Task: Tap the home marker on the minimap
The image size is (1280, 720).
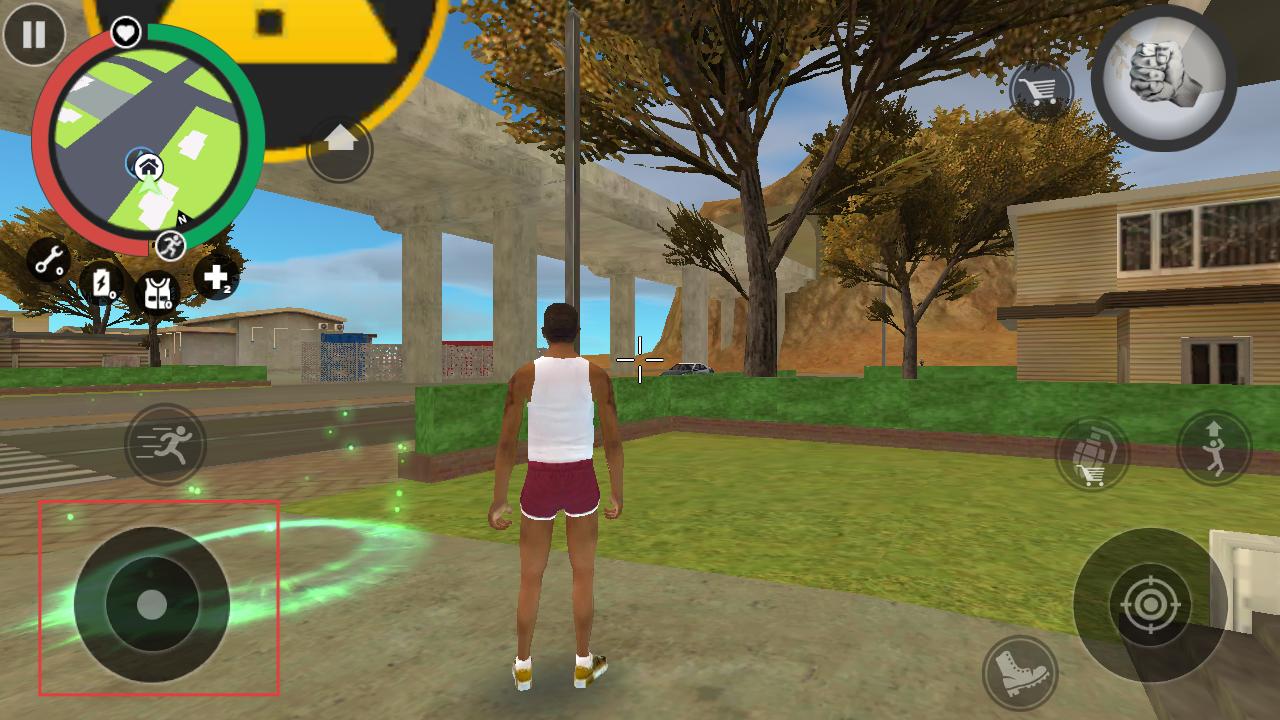Action: click(x=147, y=165)
